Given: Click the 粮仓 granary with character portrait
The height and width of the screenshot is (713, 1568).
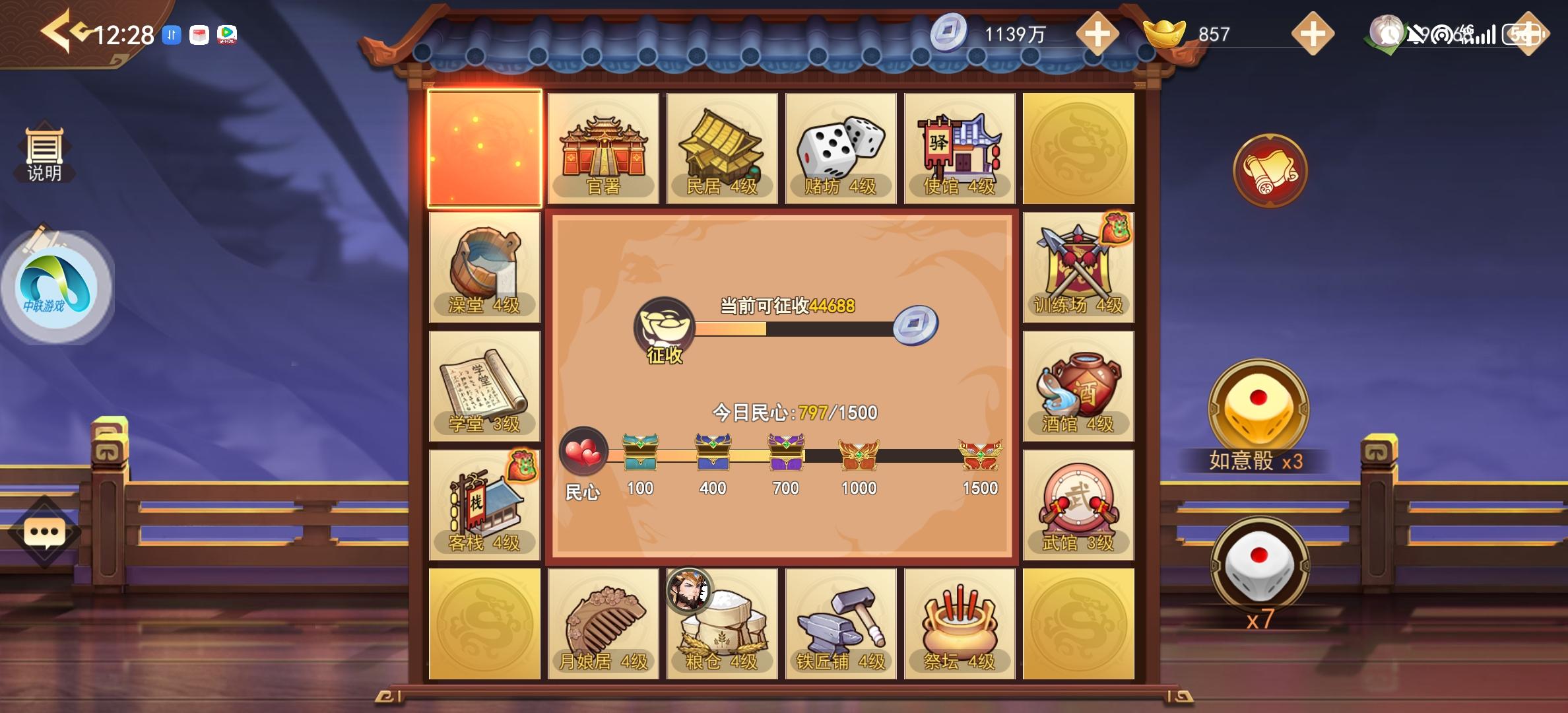Looking at the screenshot, I should [721, 623].
